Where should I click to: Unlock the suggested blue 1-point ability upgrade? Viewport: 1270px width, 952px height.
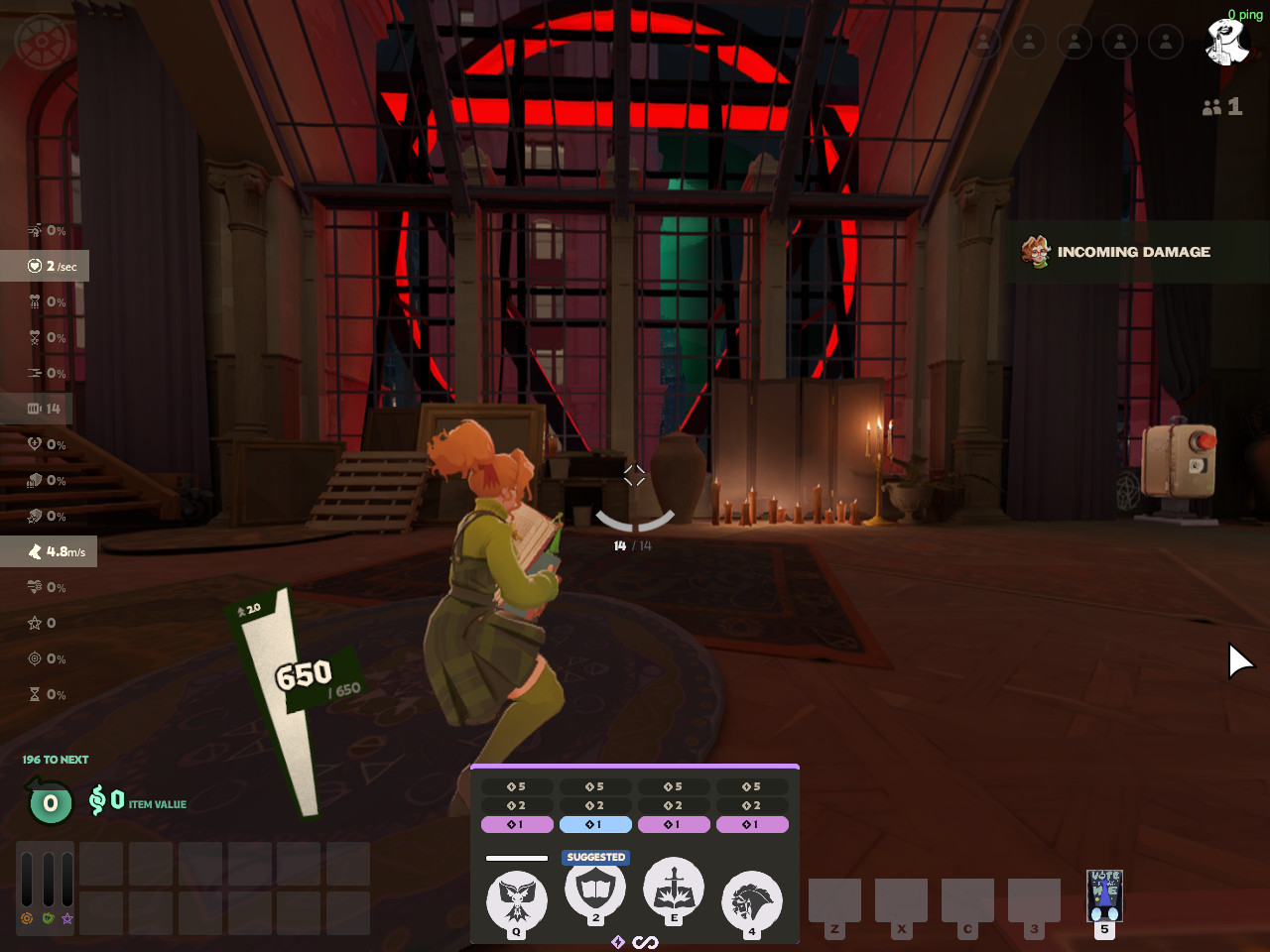click(x=595, y=824)
